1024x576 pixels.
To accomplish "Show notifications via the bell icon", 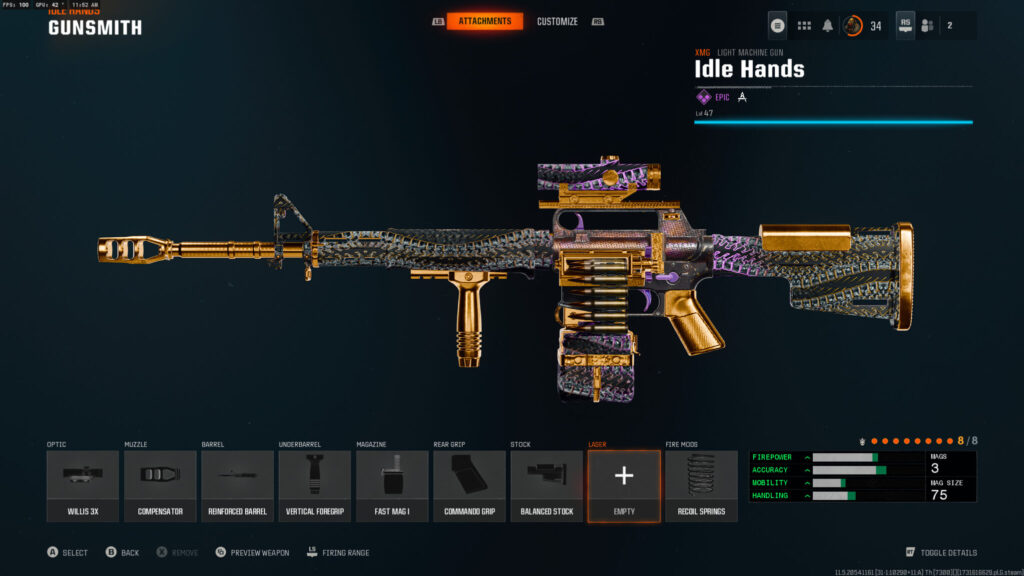I will pyautogui.click(x=828, y=25).
